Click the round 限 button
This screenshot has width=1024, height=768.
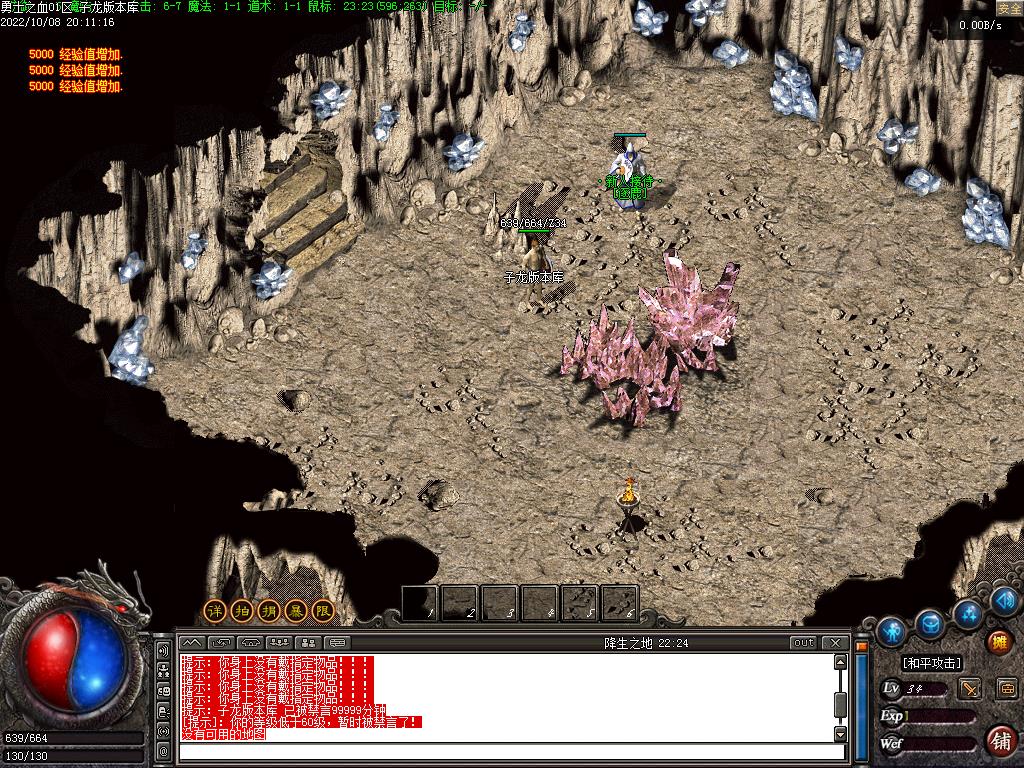pyautogui.click(x=323, y=610)
